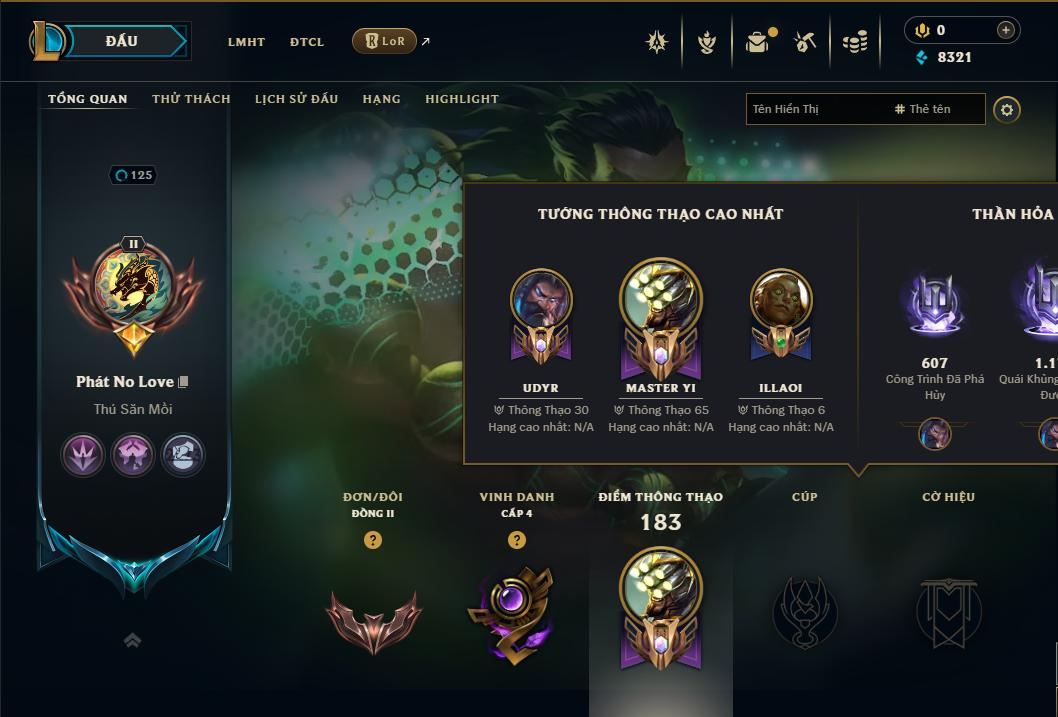Choose the Illaoi mastery portrait
Image resolution: width=1058 pixels, height=717 pixels.
781,301
